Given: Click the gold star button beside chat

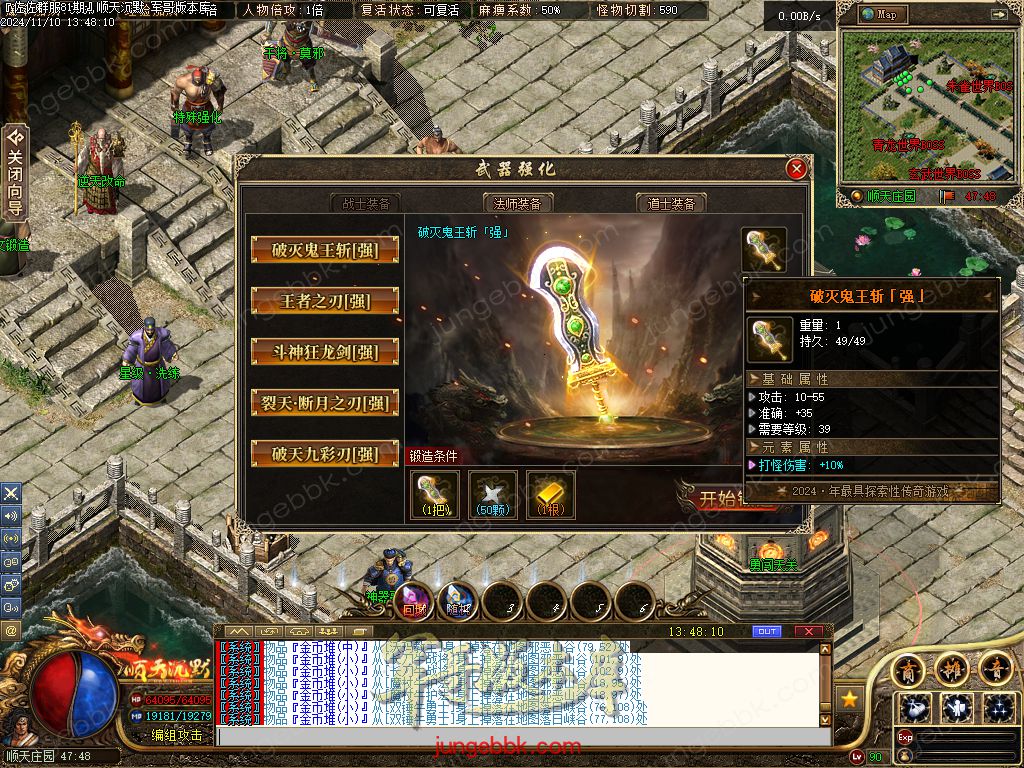Looking at the screenshot, I should pyautogui.click(x=849, y=699).
